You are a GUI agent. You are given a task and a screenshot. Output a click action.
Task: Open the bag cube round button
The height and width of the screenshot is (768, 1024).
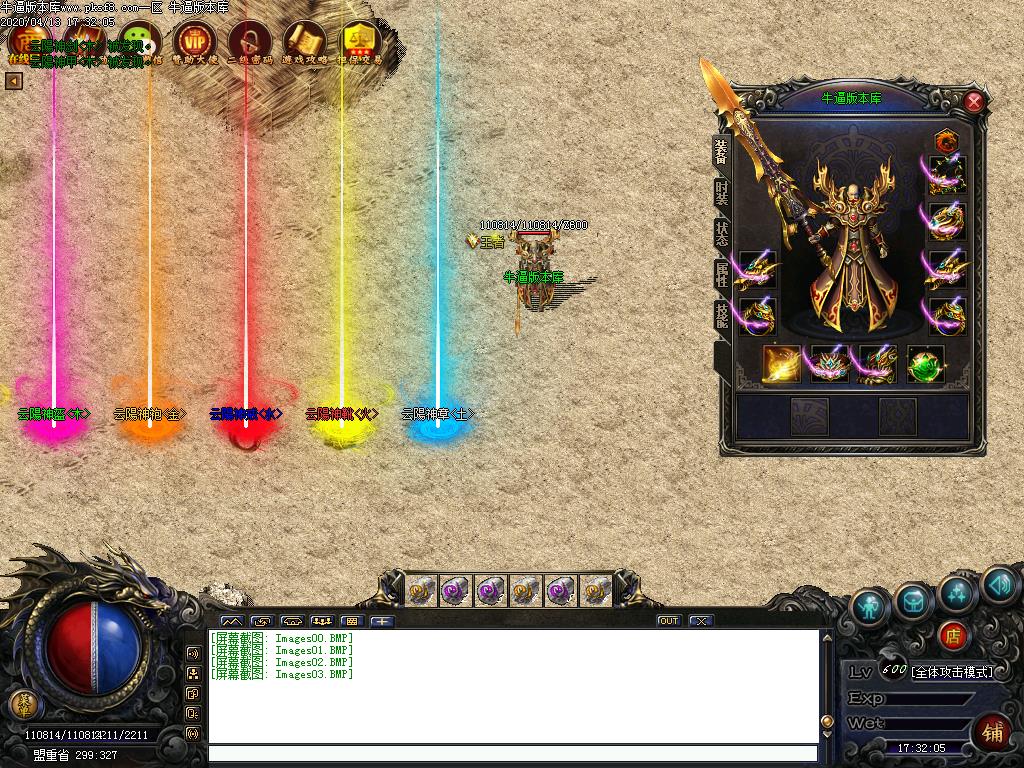914,598
